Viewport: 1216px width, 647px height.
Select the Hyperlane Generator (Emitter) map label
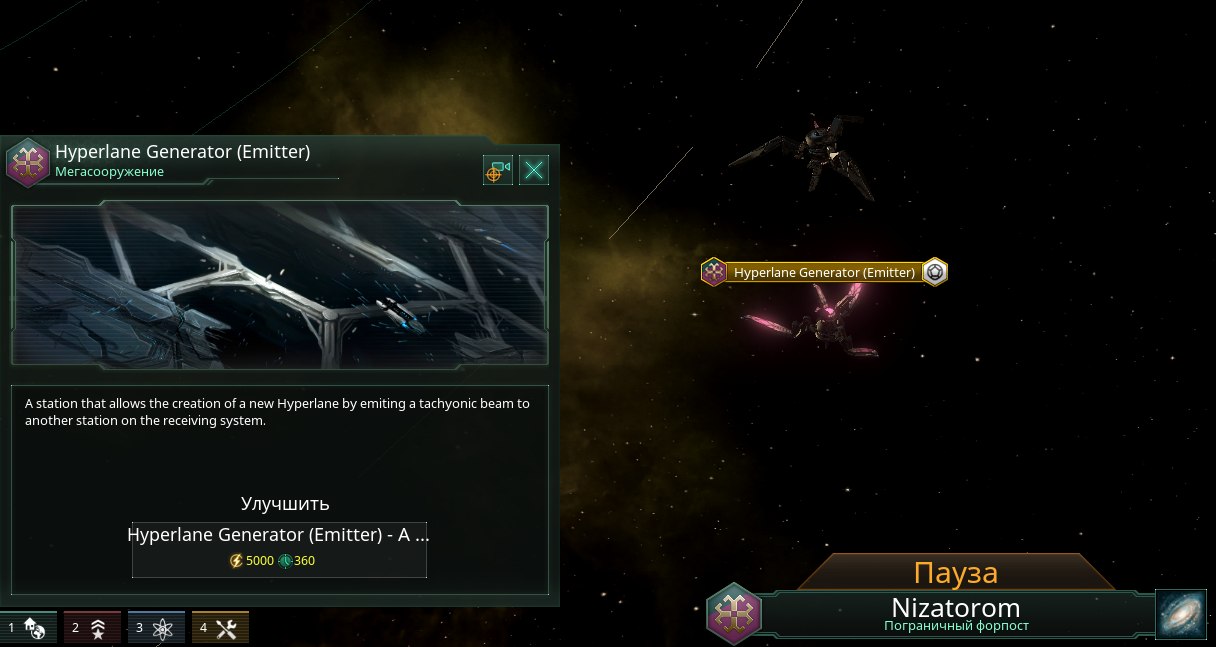point(824,272)
